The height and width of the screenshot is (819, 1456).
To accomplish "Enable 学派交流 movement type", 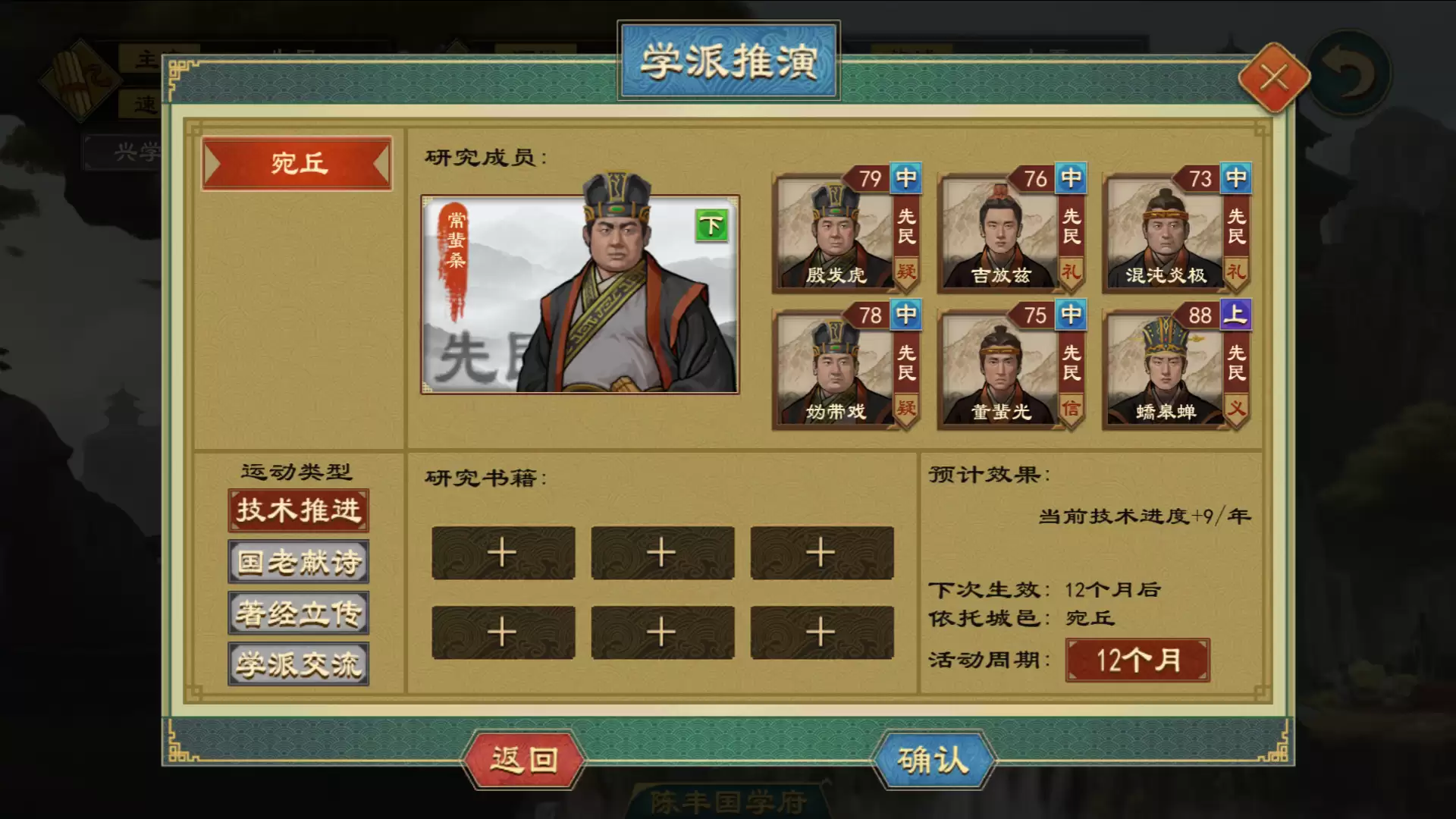I will (x=297, y=664).
